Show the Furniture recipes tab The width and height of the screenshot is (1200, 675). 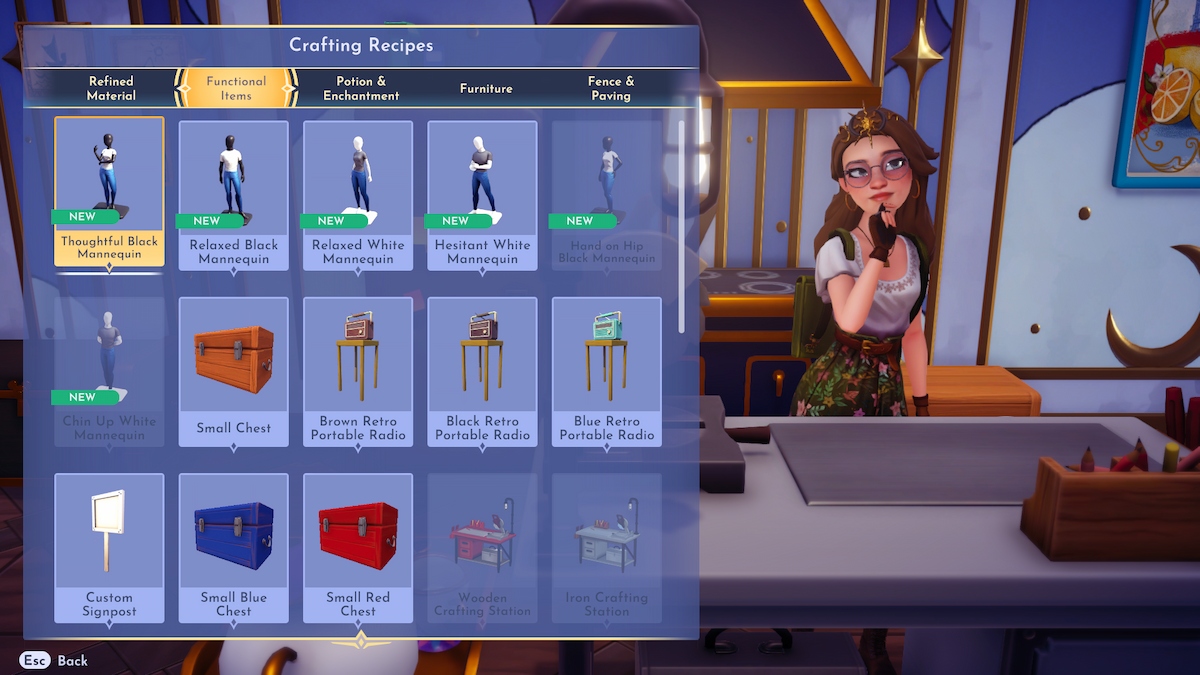coord(486,88)
